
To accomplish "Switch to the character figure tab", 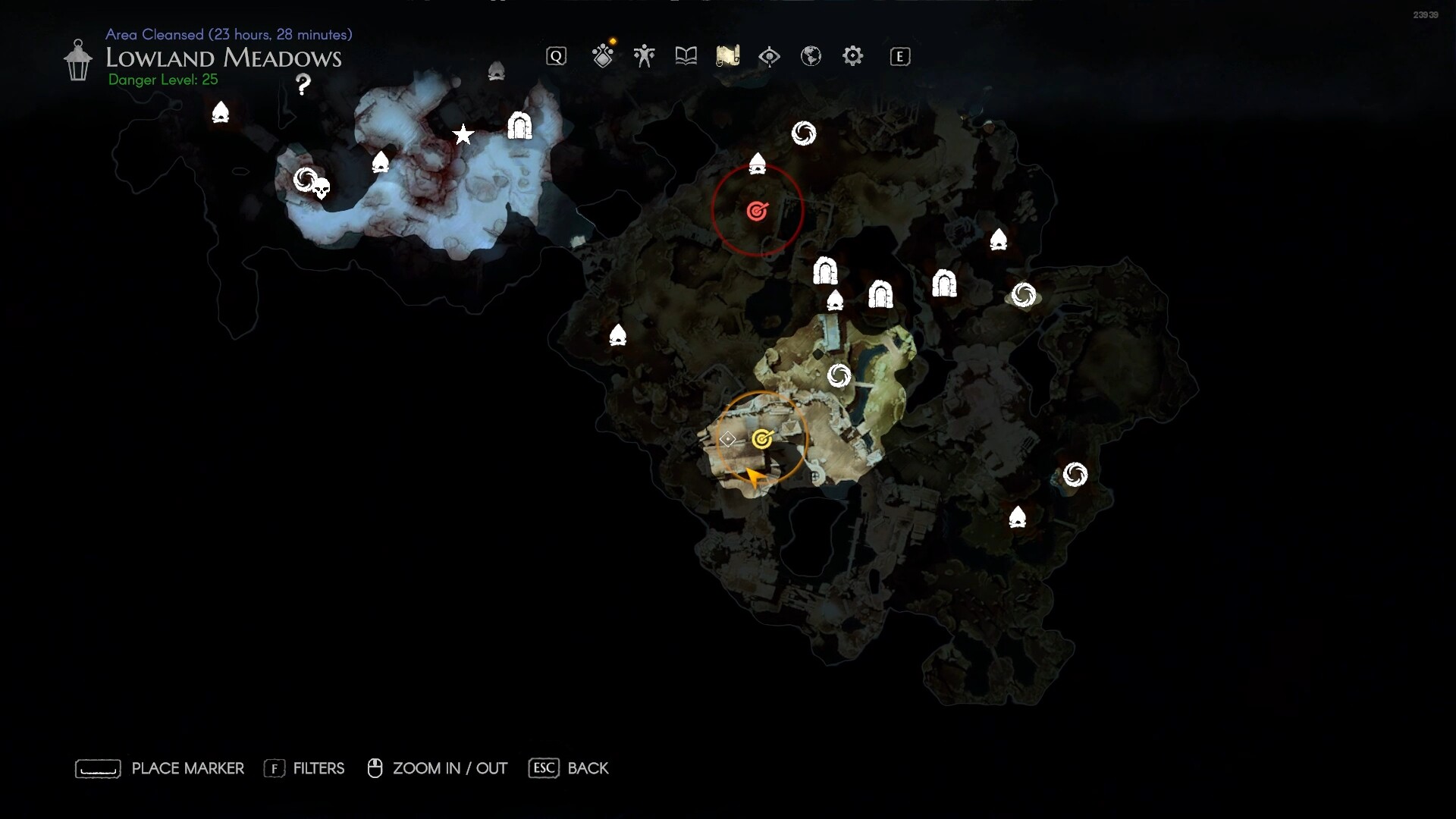I will 644,56.
